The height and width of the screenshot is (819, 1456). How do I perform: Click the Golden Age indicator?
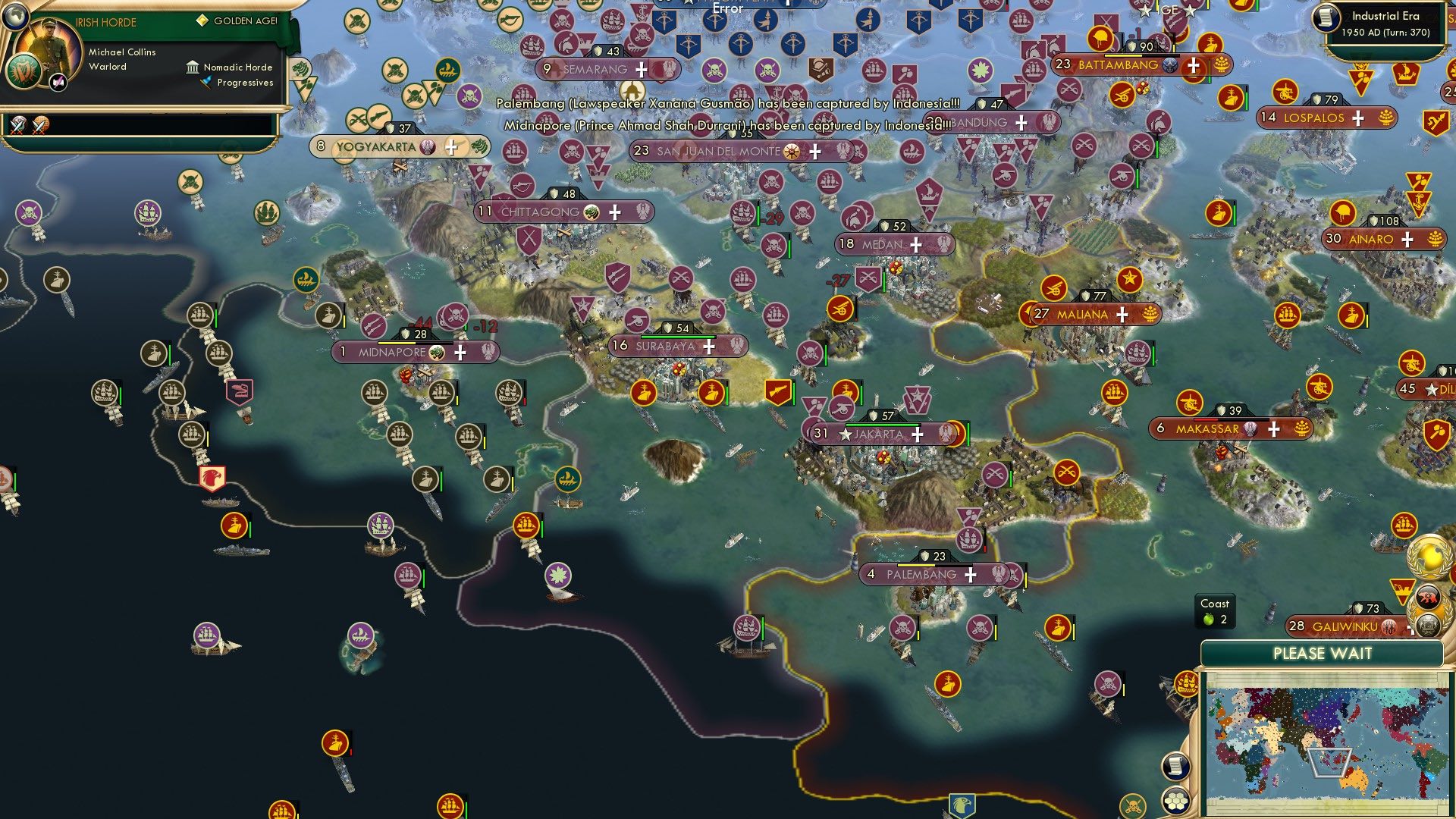[x=203, y=20]
